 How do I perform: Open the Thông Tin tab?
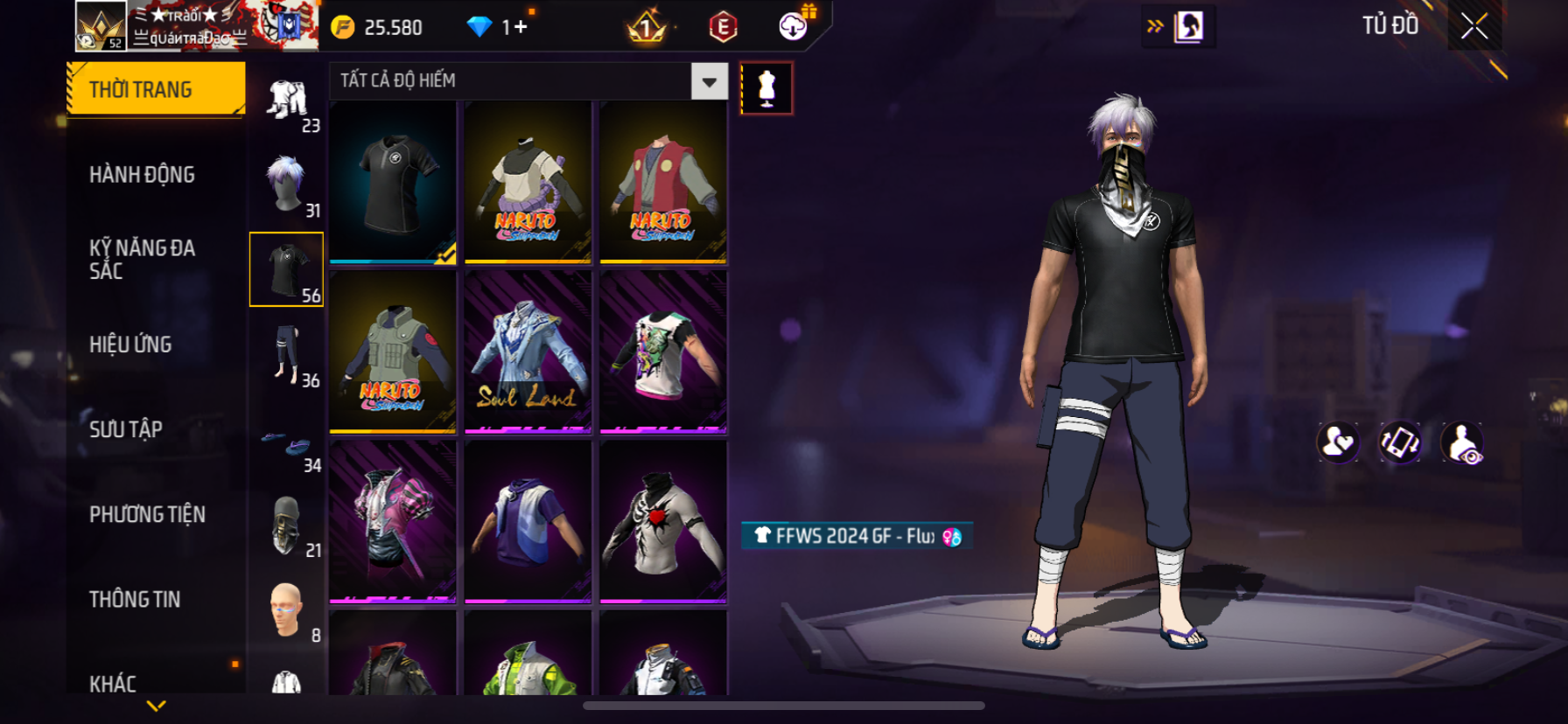(135, 599)
